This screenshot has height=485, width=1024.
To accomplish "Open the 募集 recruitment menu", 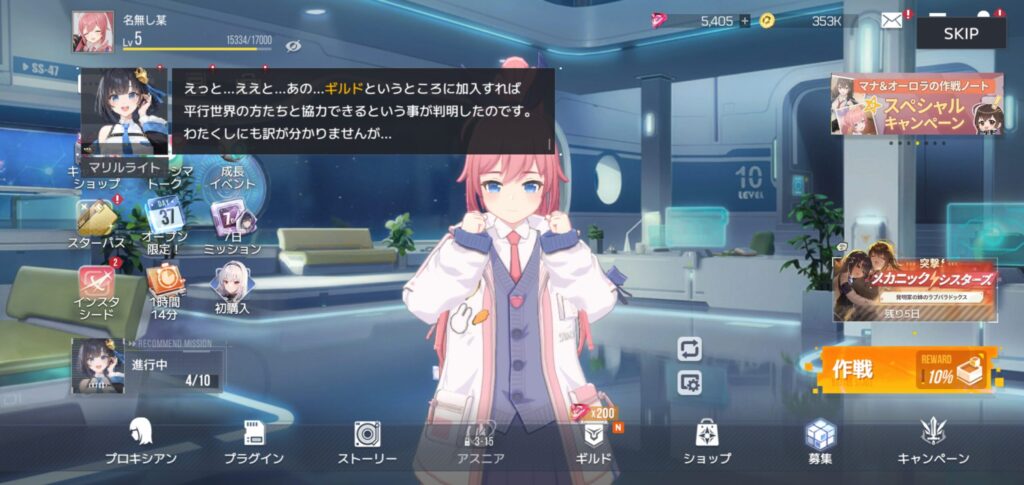I will tap(820, 439).
